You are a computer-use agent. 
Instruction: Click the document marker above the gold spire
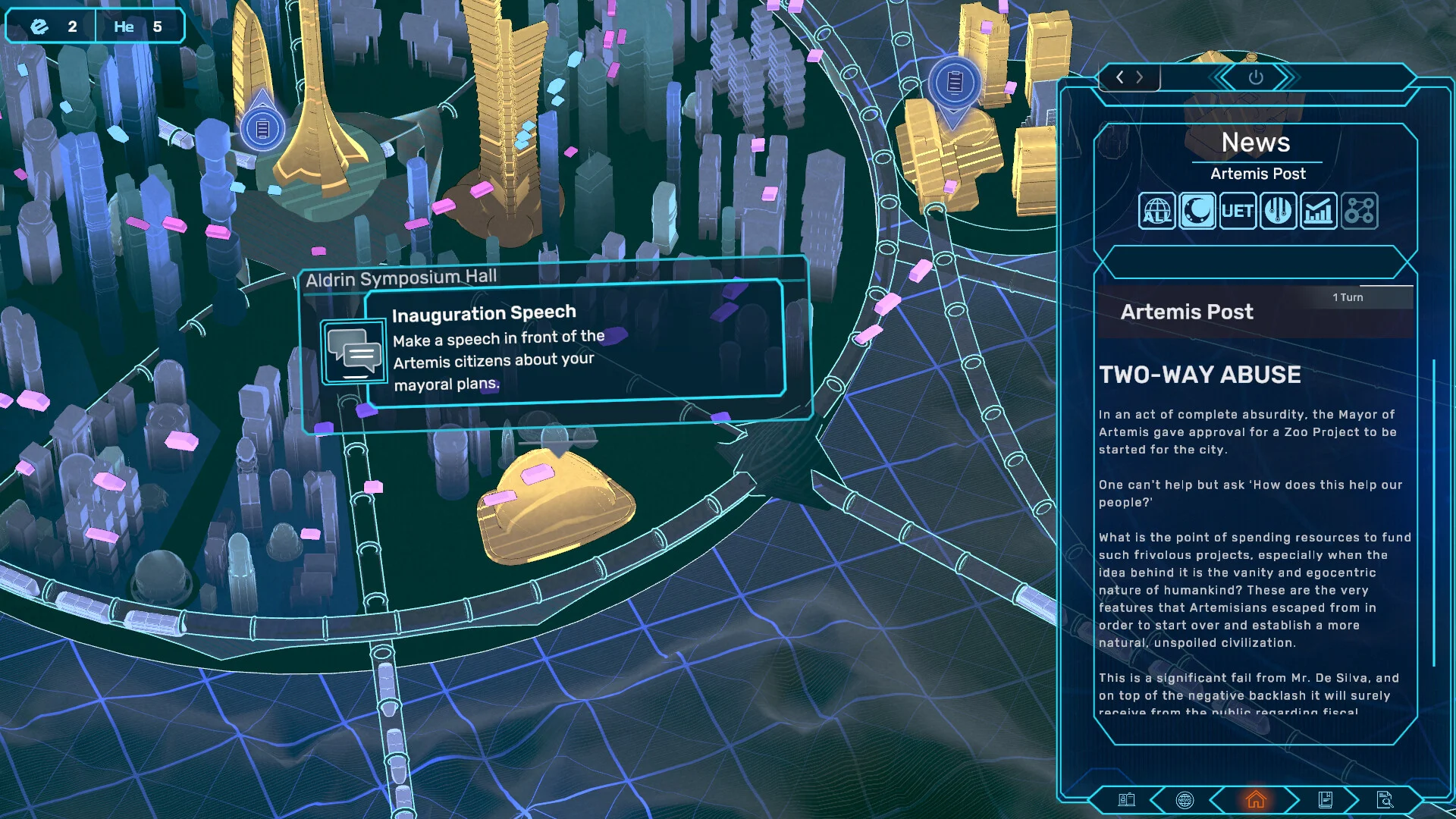(262, 129)
